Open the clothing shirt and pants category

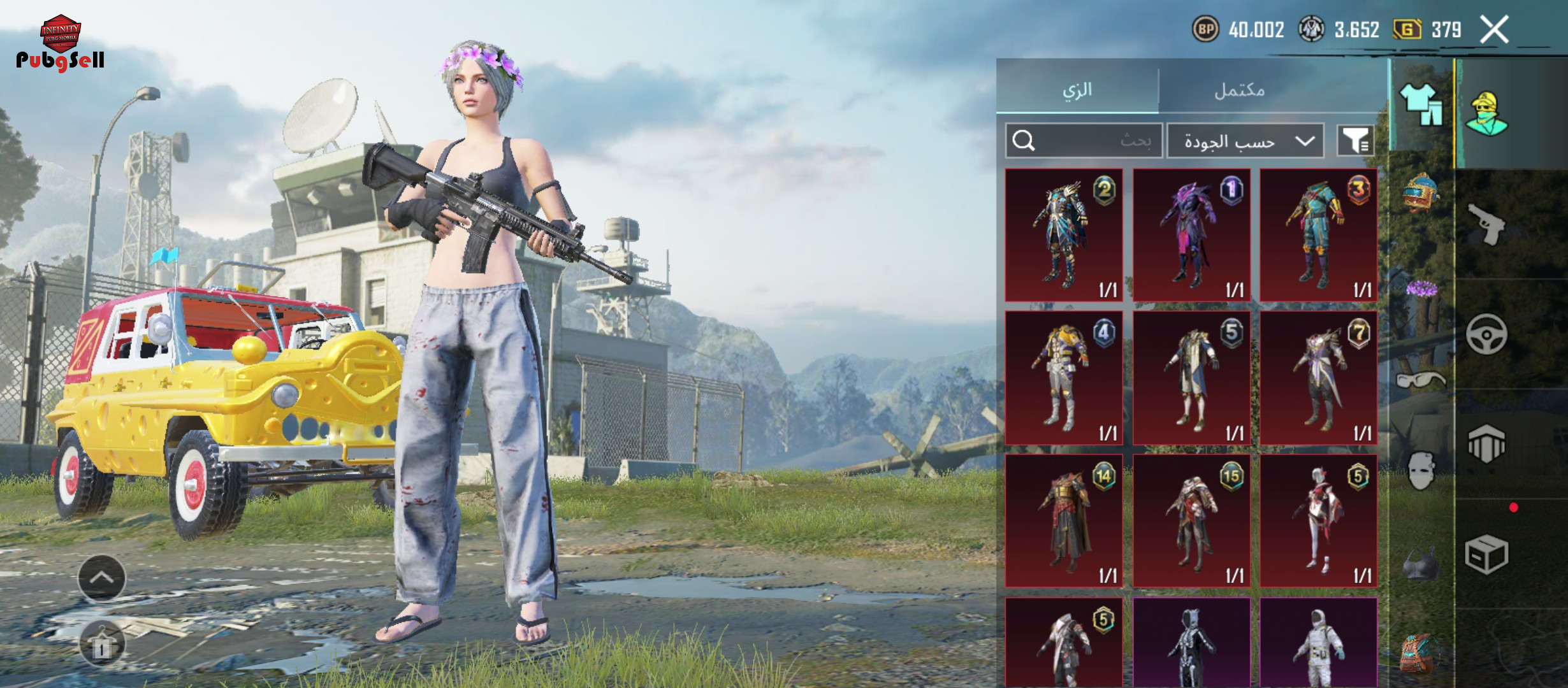pyautogui.click(x=1421, y=105)
